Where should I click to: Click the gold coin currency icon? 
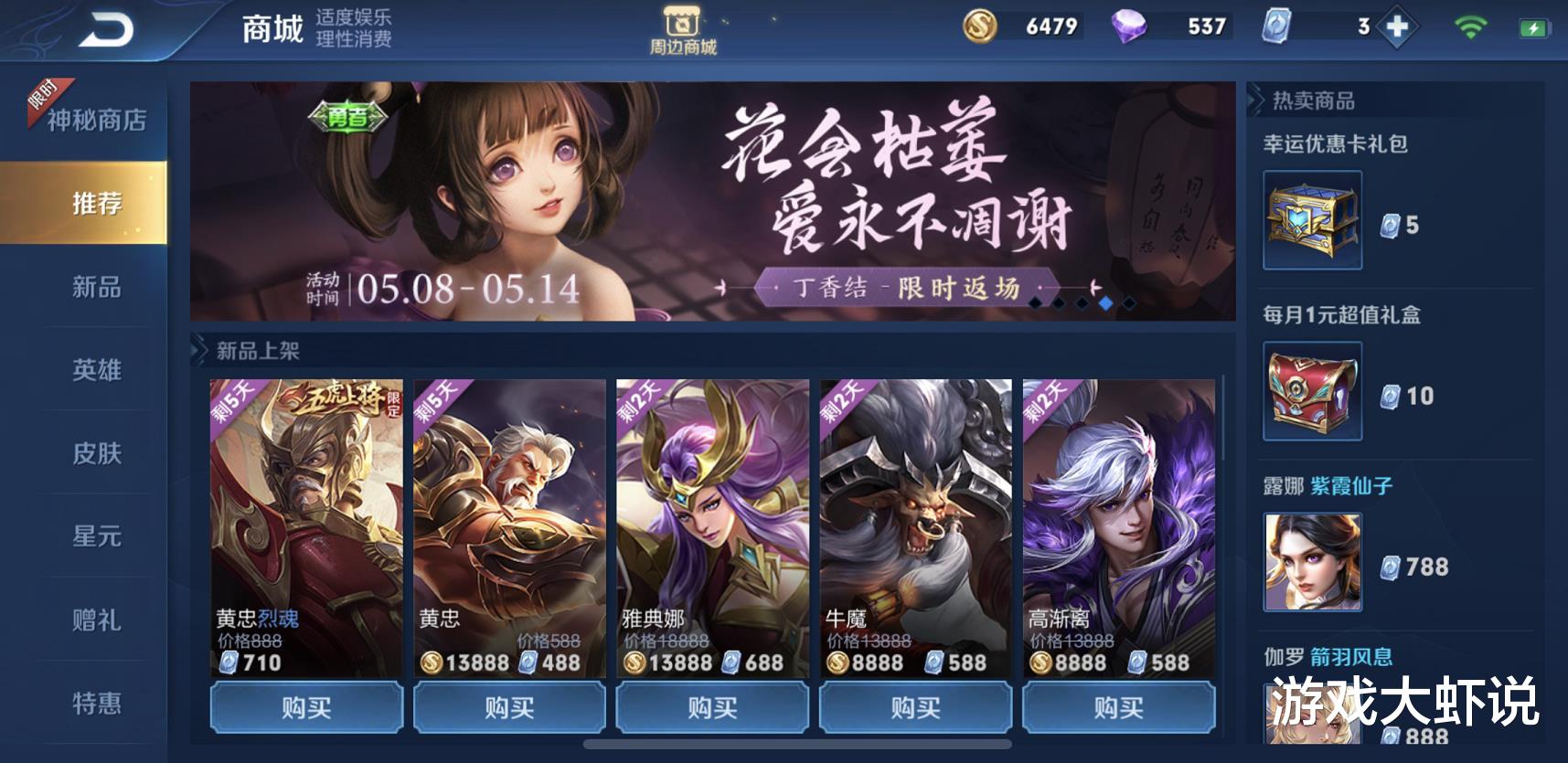click(983, 27)
